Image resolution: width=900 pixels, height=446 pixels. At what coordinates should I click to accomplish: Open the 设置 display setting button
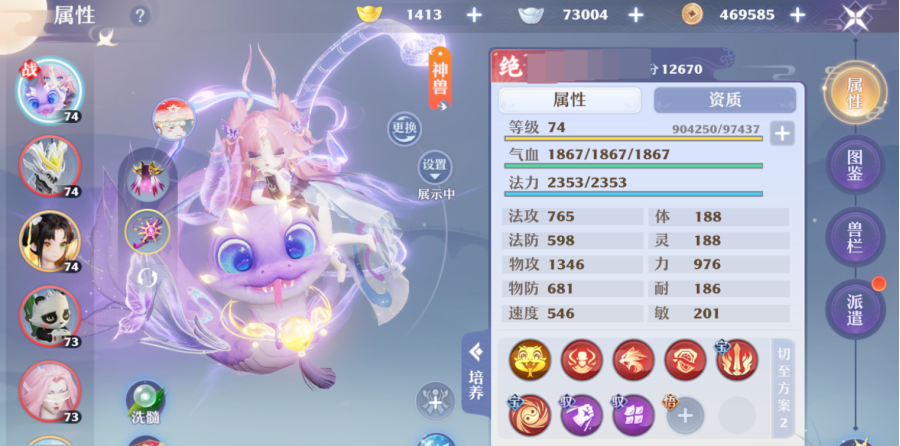[x=435, y=166]
